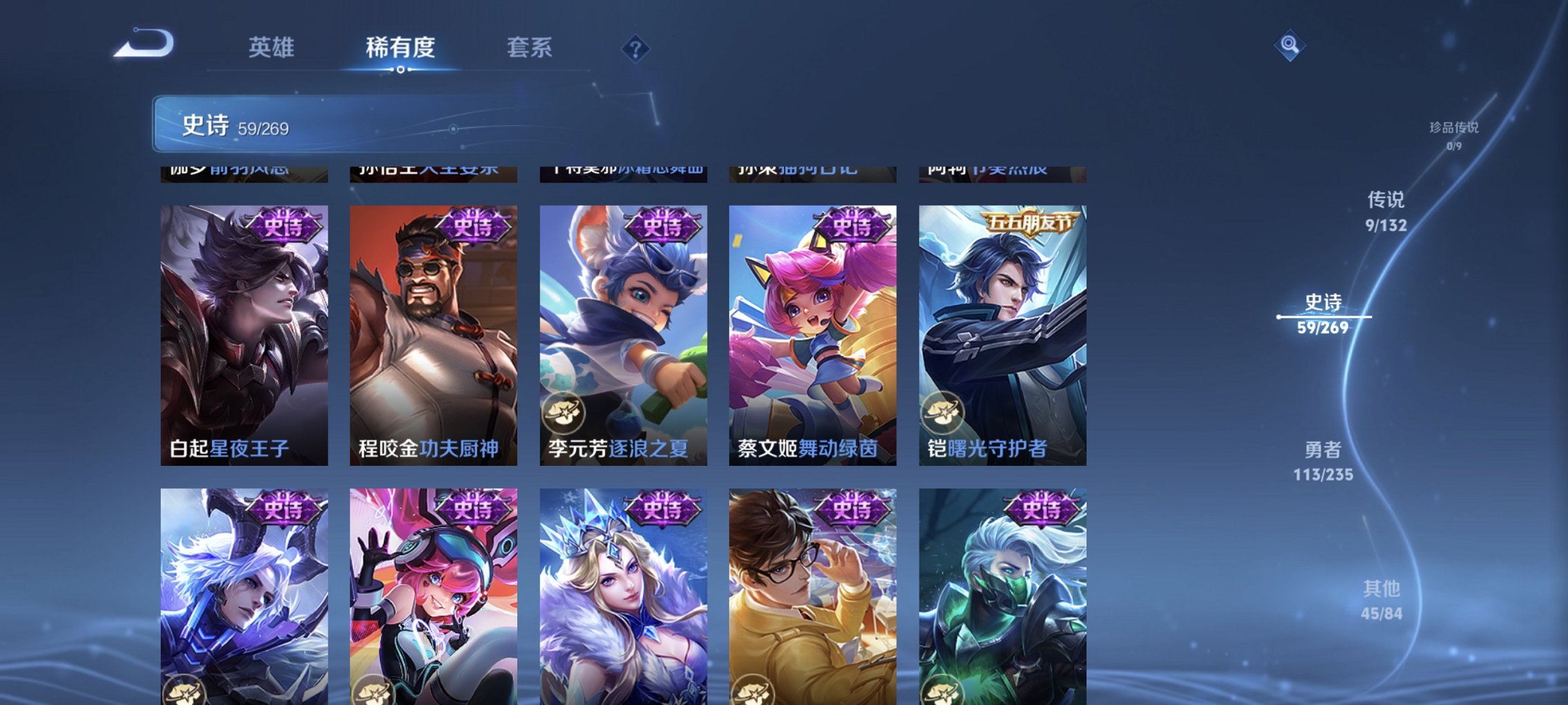Select the 孙策猫狗日记 card in top row
Screen dimensions: 1568x705
click(x=812, y=174)
